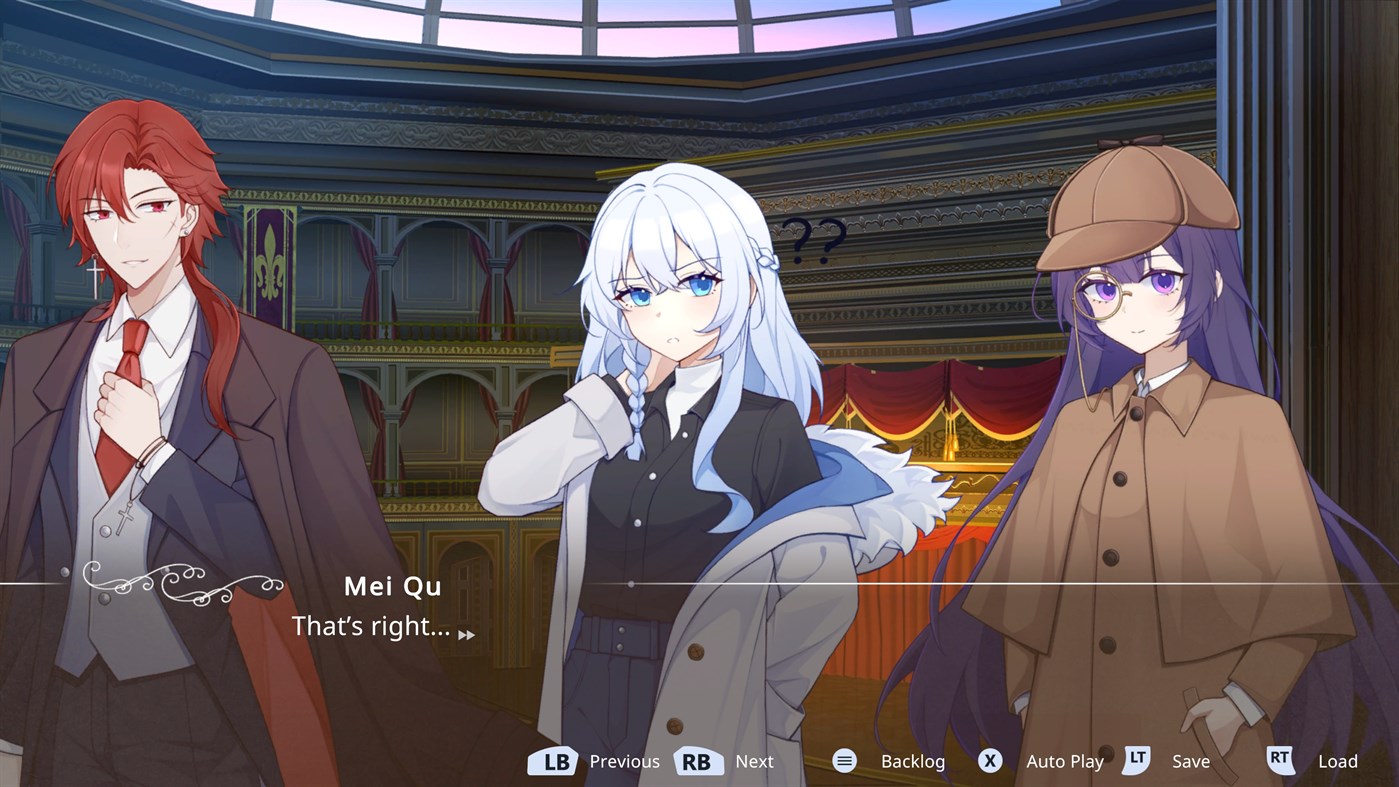
Task: Click the speaker name Mei Qu
Action: [x=392, y=586]
